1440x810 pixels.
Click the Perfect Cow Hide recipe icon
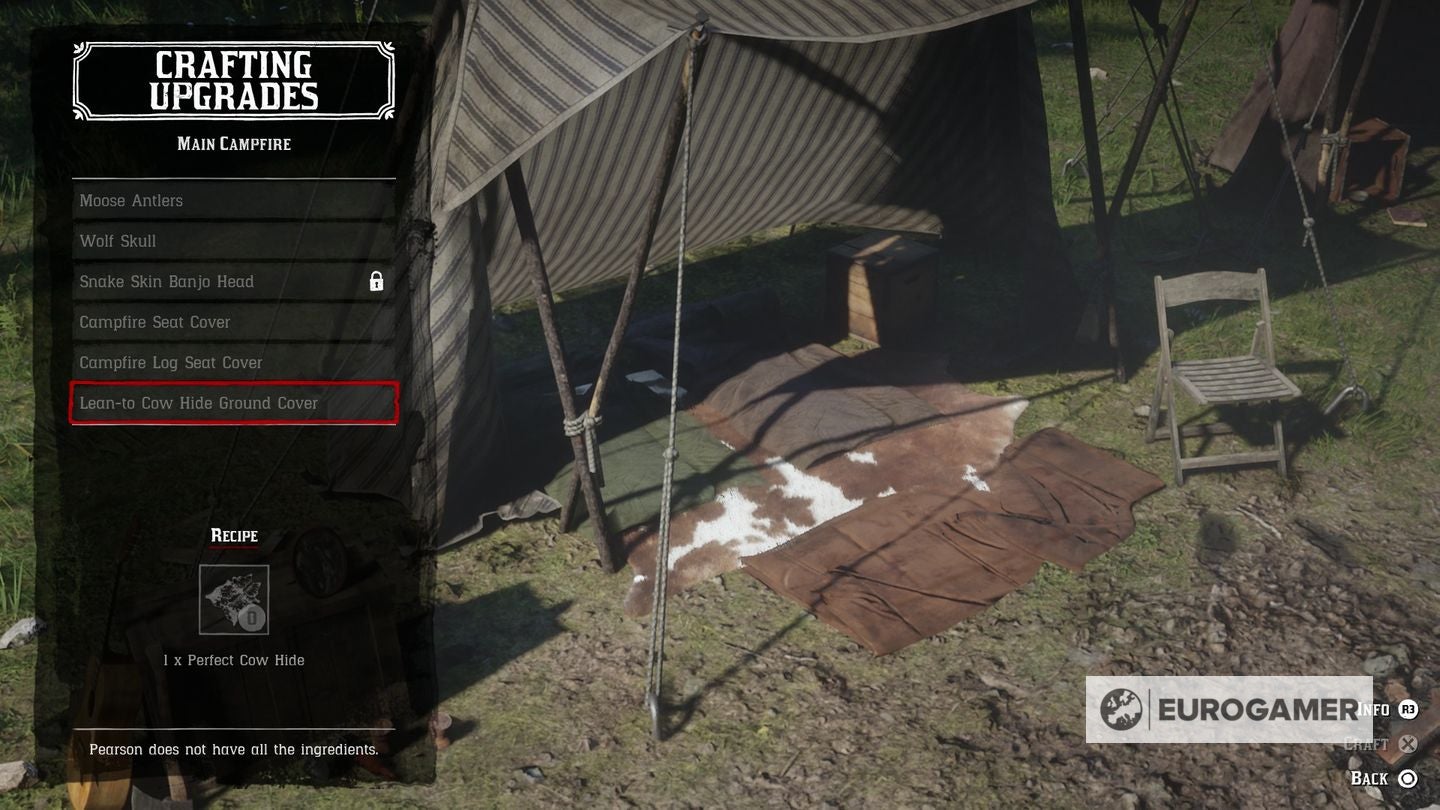tap(235, 598)
